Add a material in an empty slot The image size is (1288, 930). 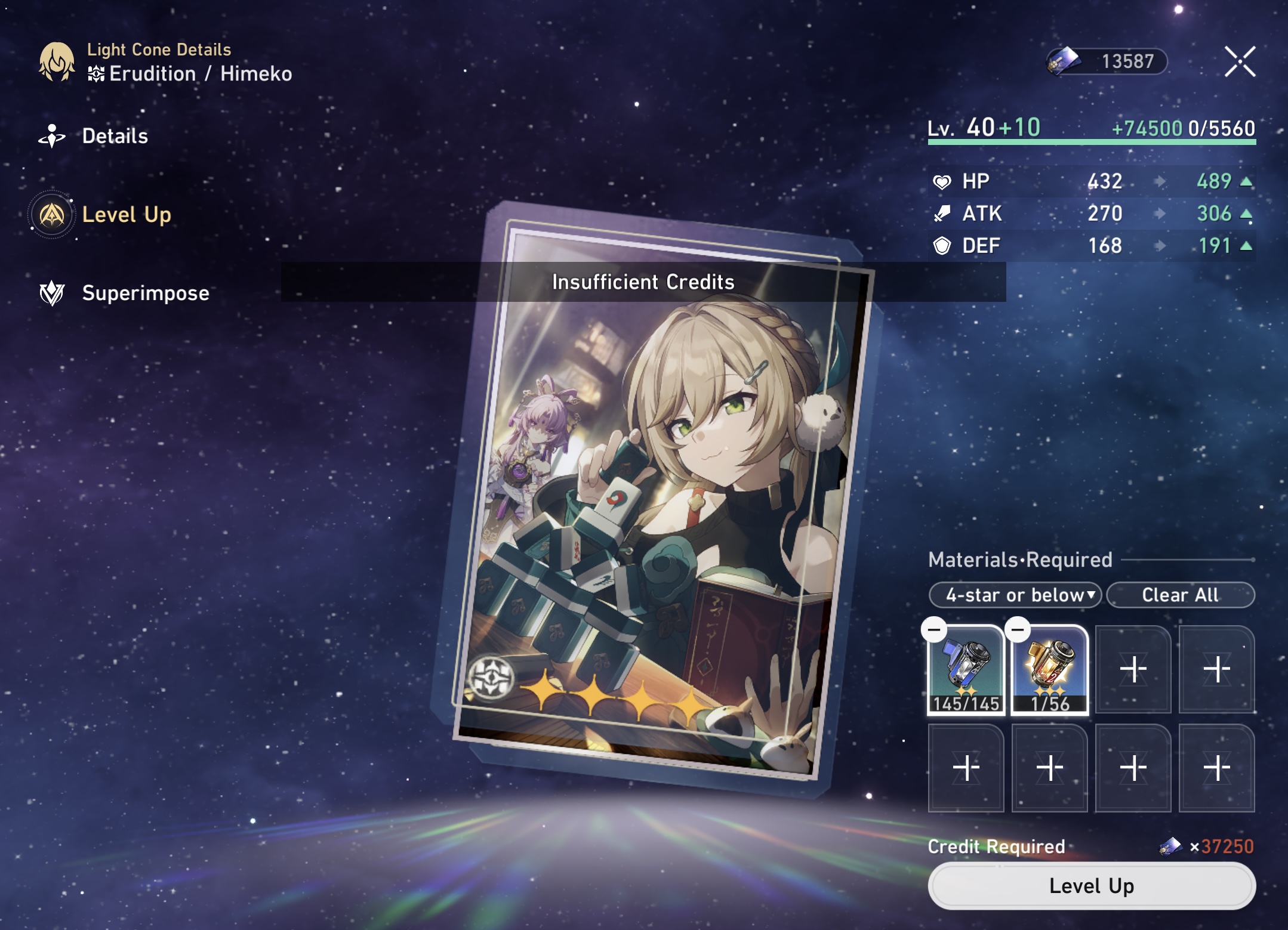point(1133,670)
